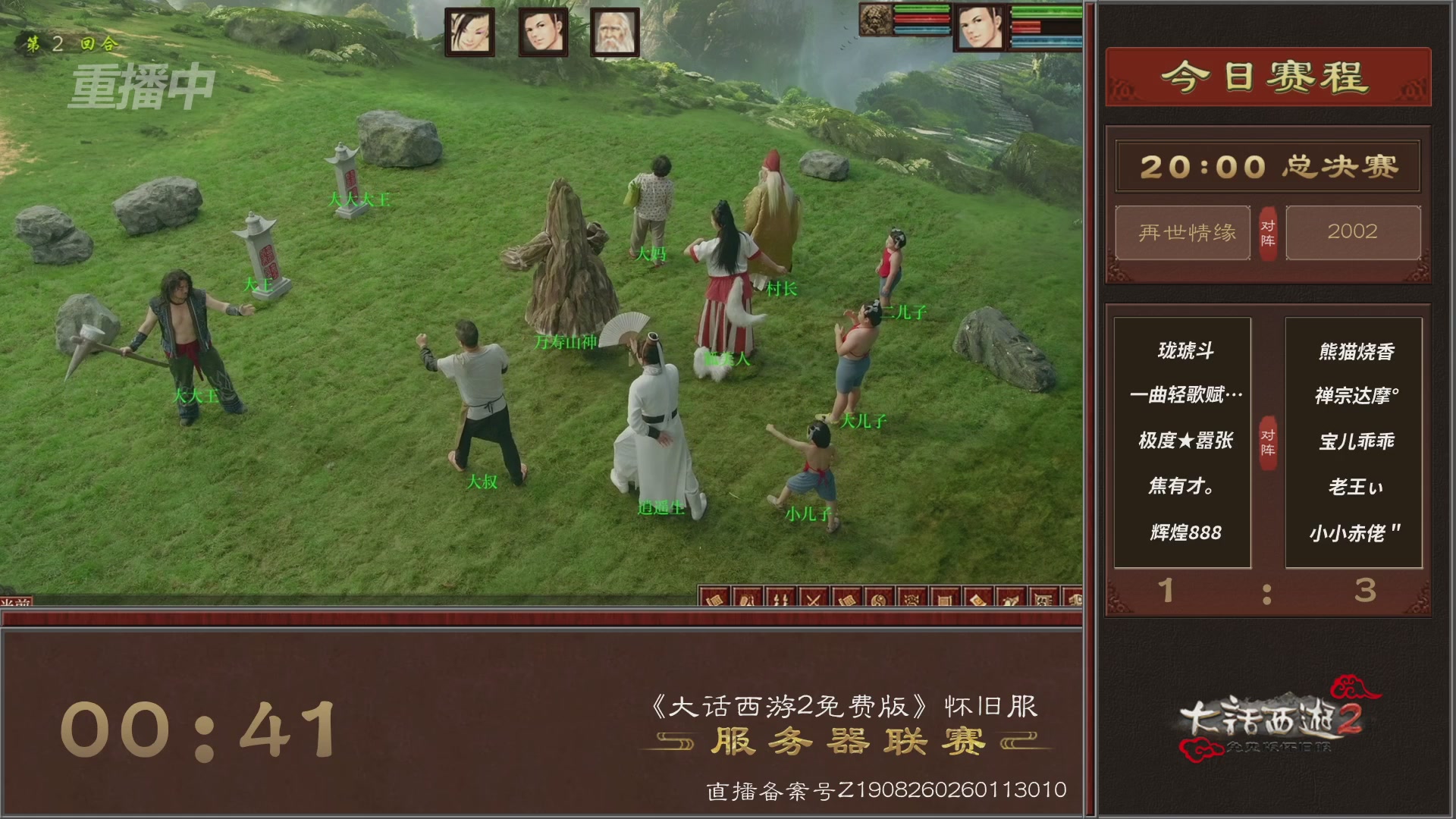This screenshot has height=819, width=1456.
Task: Click the 2002 team button
Action: click(1354, 233)
